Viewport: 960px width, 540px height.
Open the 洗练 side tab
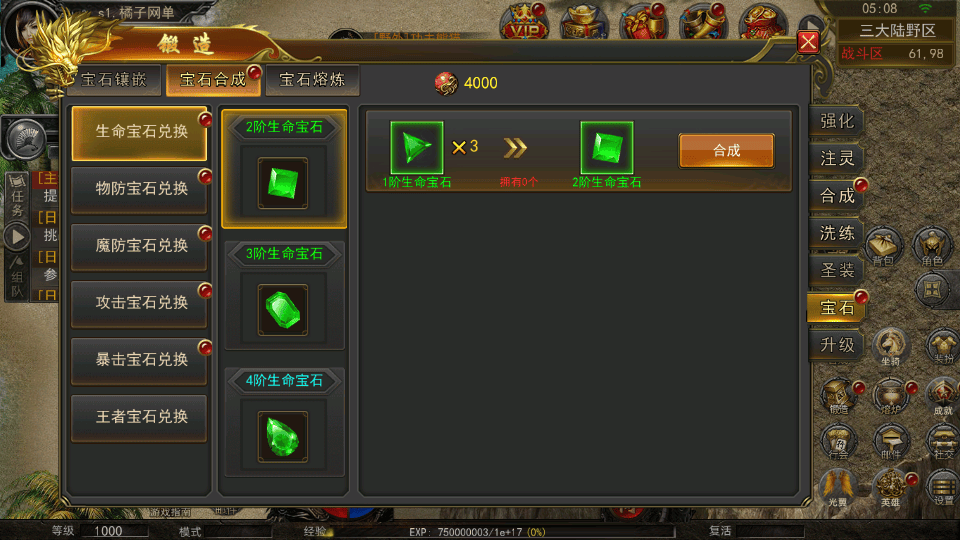[836, 233]
